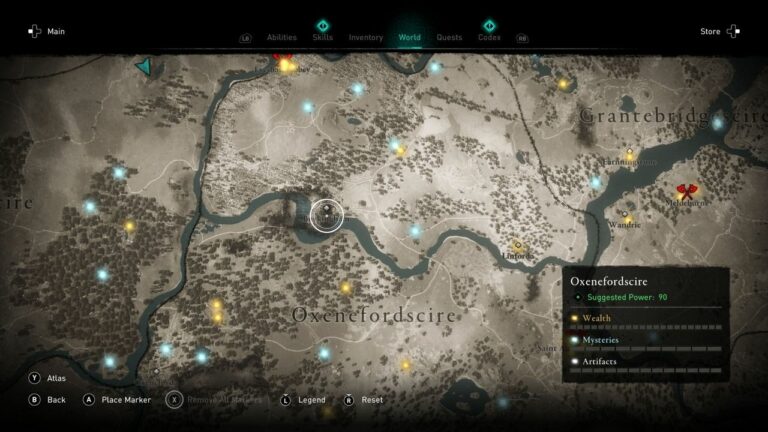Reset the map view
768x432 pixels.
point(363,400)
